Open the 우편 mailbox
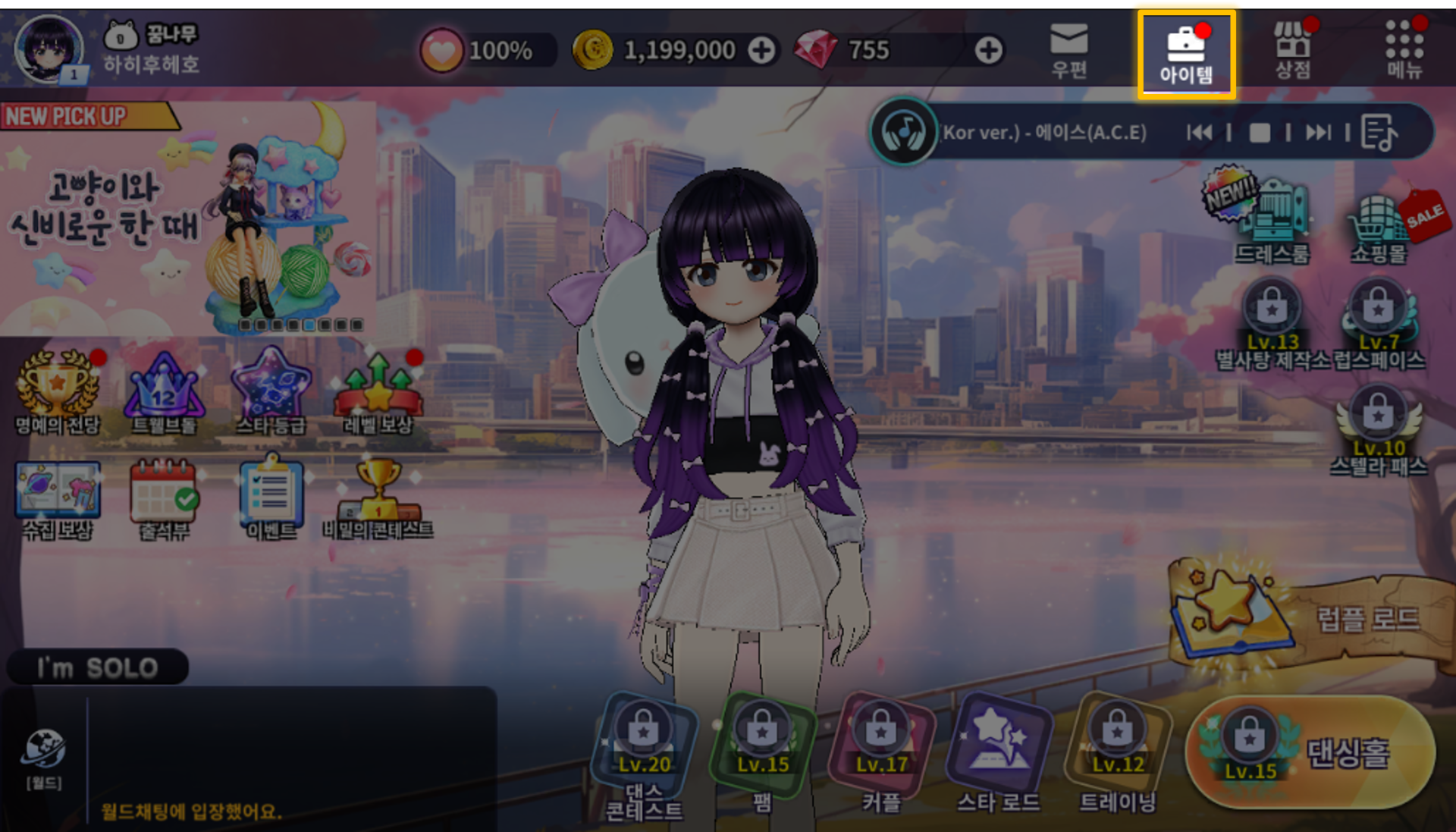This screenshot has width=1456, height=832. click(x=1069, y=50)
